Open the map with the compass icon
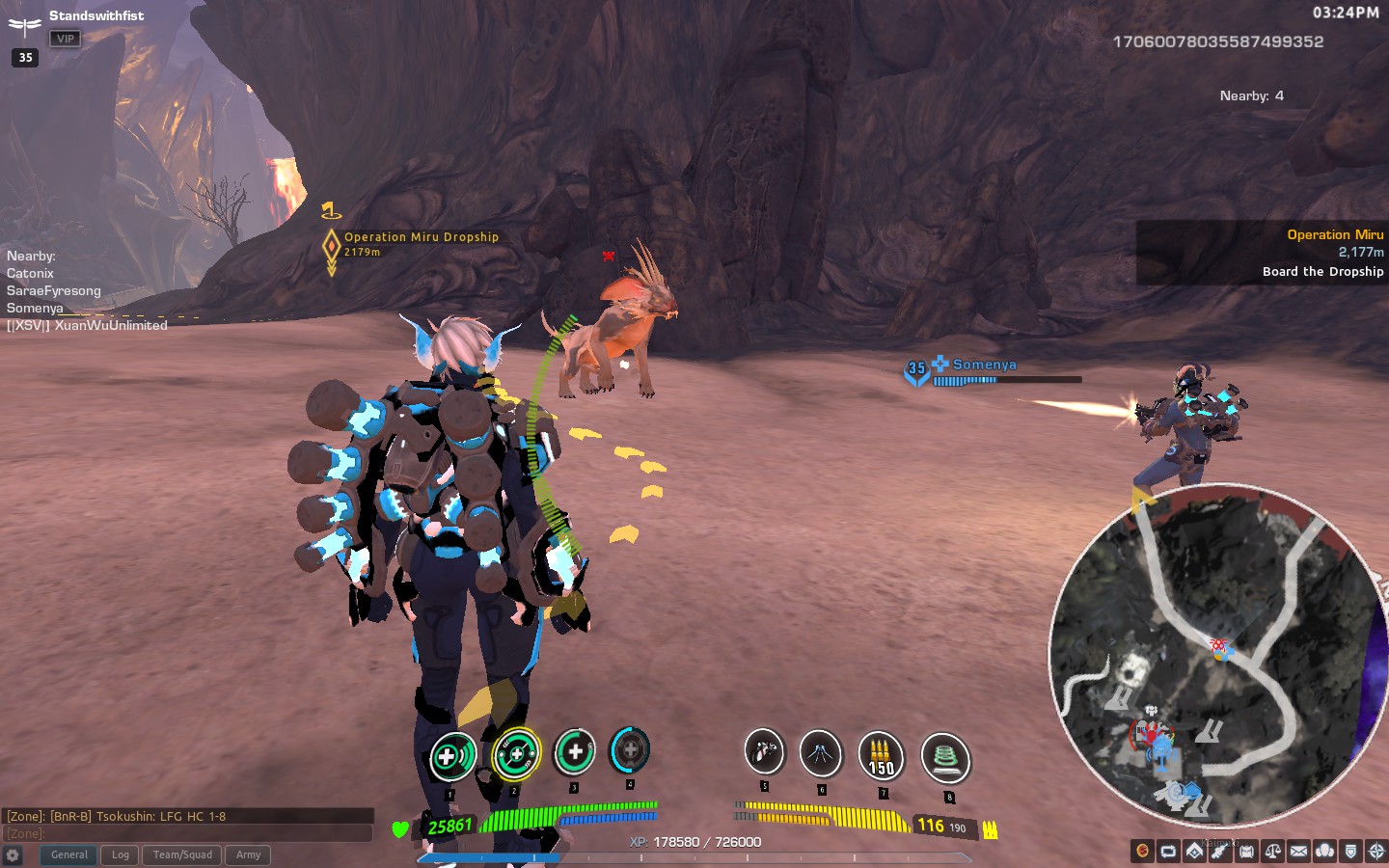The image size is (1389, 868). tap(1376, 852)
